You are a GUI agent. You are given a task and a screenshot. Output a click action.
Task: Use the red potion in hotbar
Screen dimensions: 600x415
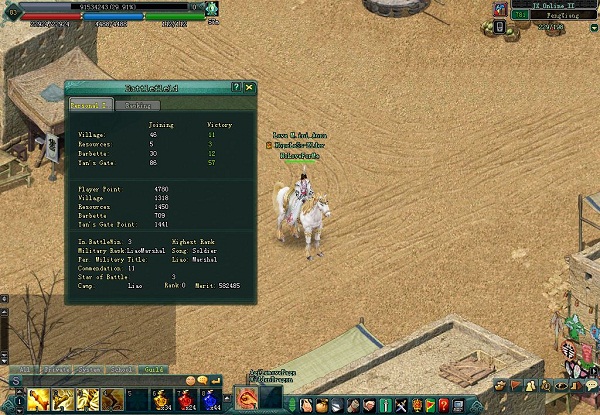point(185,401)
